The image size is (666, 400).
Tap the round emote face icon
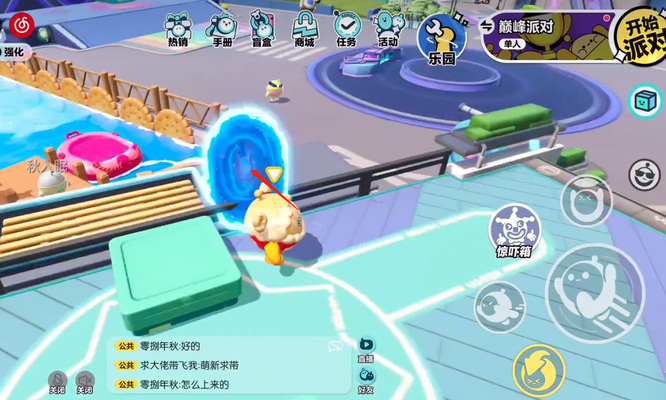(646, 175)
